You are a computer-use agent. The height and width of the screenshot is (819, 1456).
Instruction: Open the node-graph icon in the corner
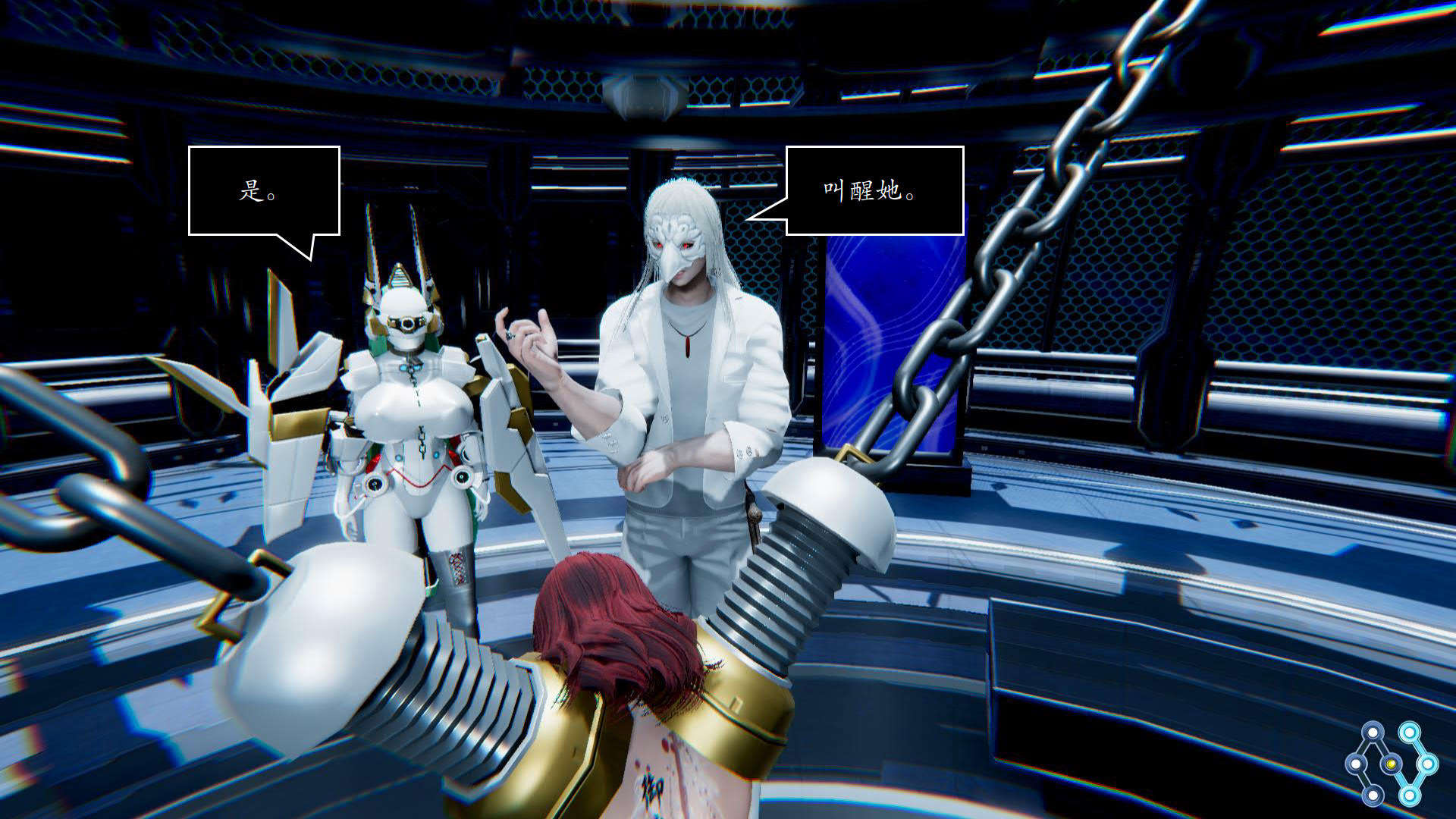(x=1391, y=763)
